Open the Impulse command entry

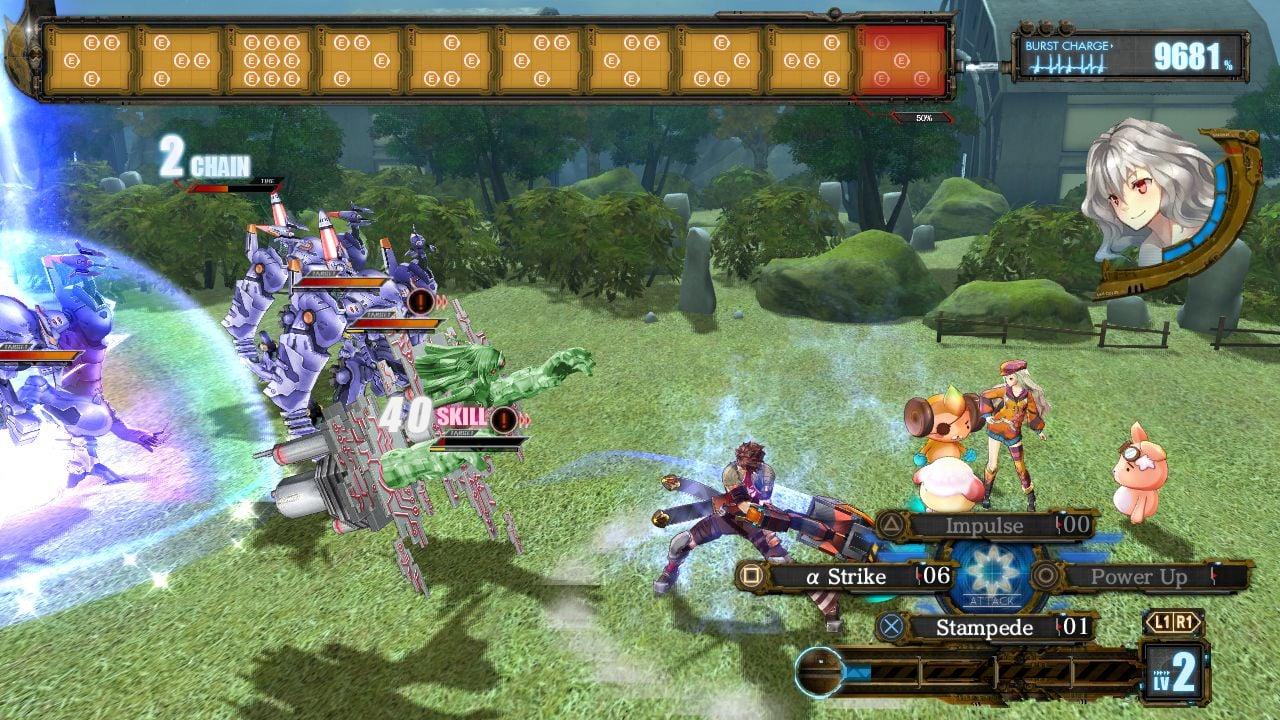[x=985, y=524]
